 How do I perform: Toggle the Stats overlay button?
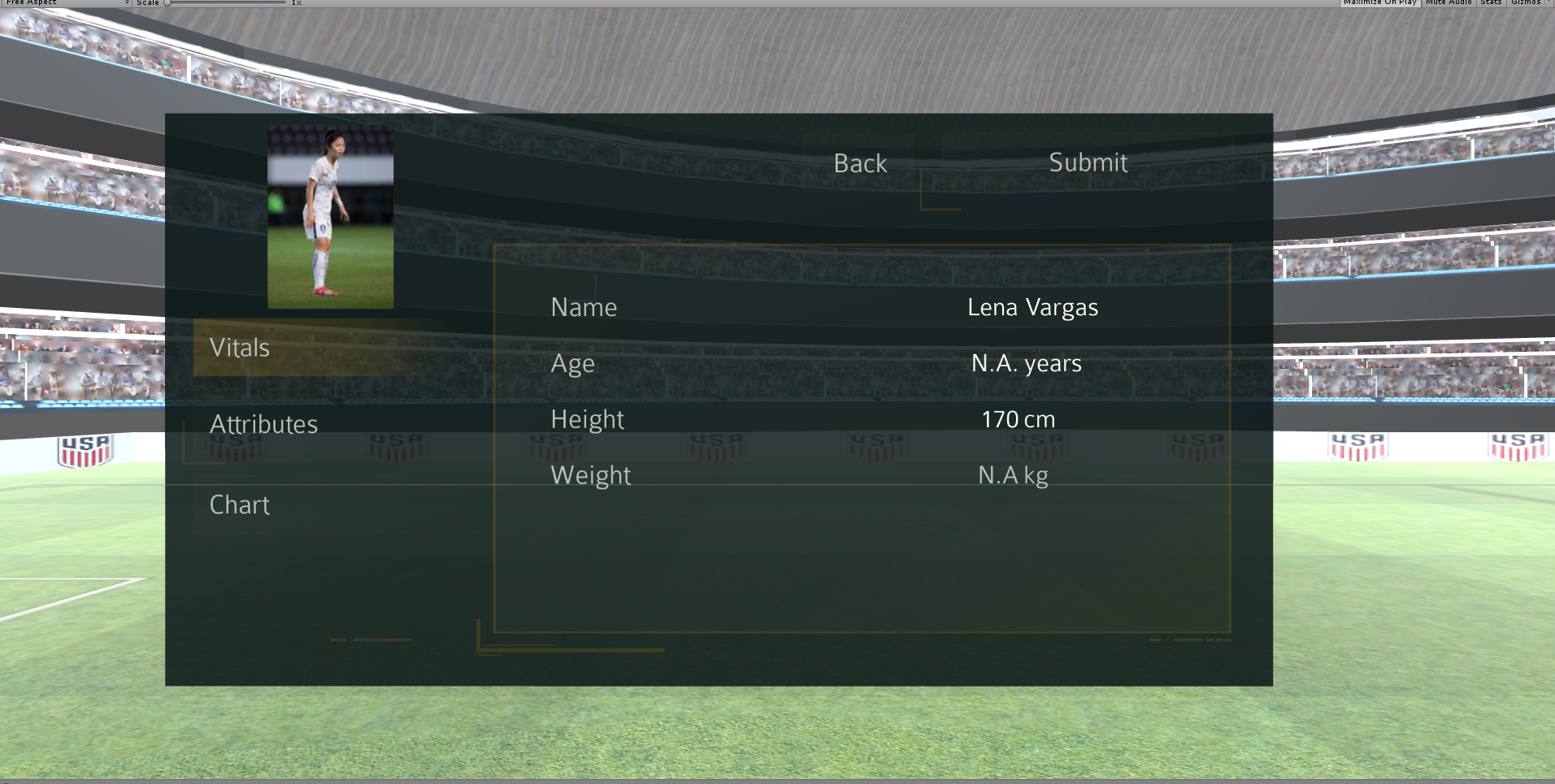pyautogui.click(x=1491, y=2)
